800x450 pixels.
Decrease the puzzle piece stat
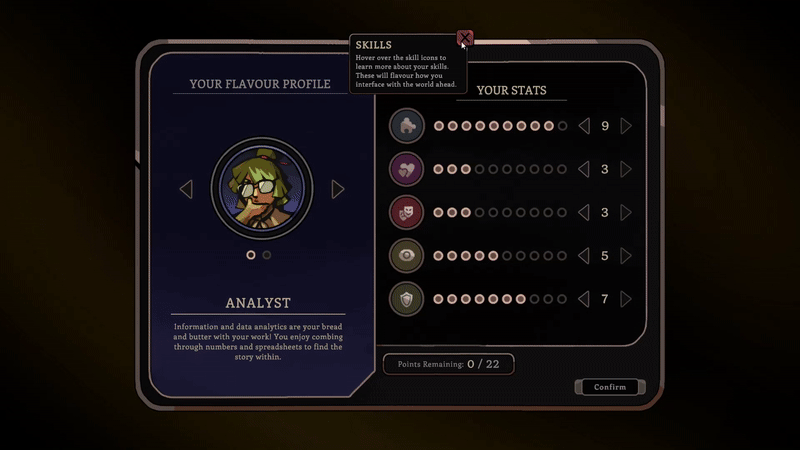pos(584,126)
